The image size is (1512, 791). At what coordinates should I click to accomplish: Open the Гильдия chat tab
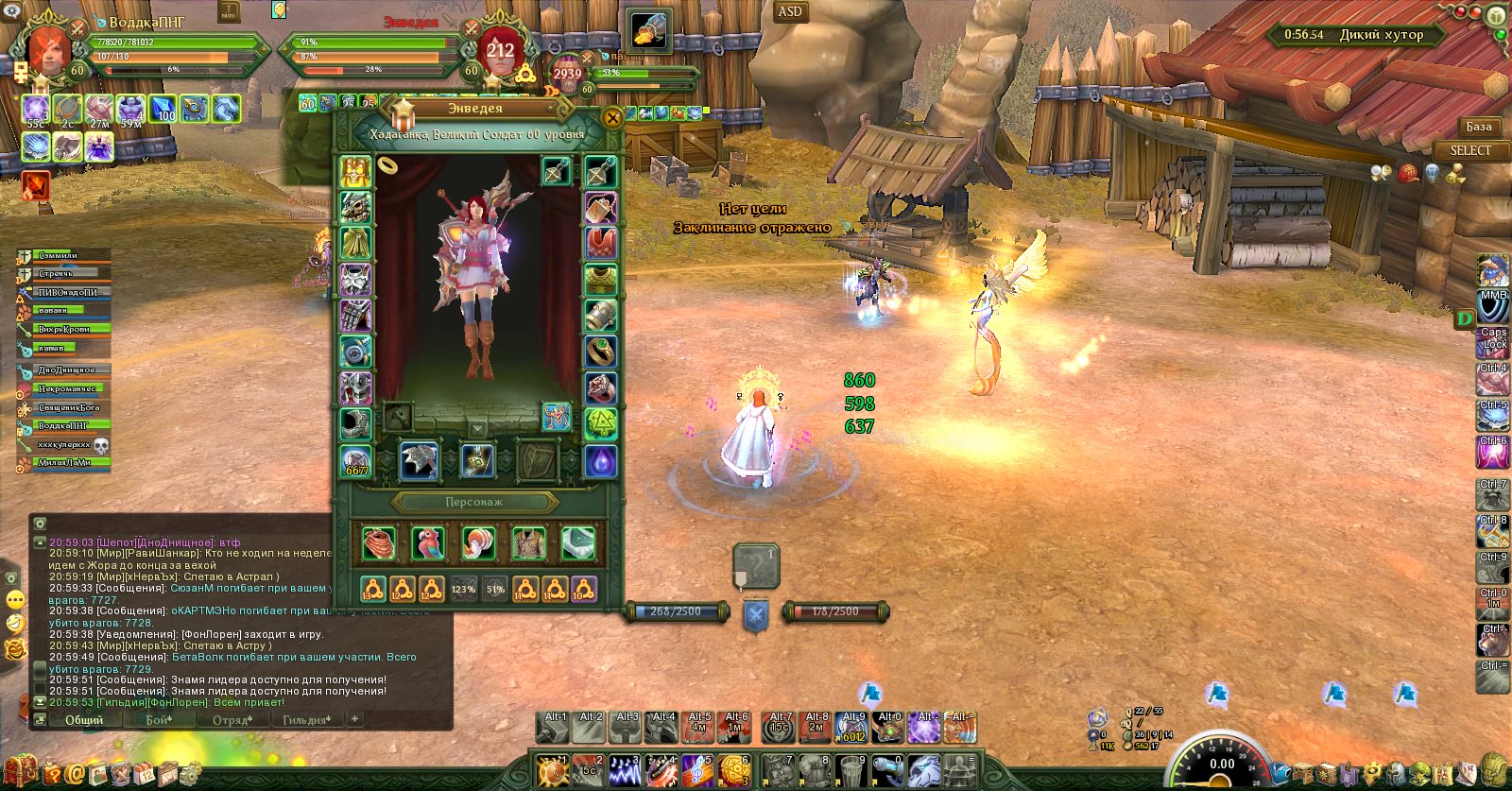click(x=307, y=720)
